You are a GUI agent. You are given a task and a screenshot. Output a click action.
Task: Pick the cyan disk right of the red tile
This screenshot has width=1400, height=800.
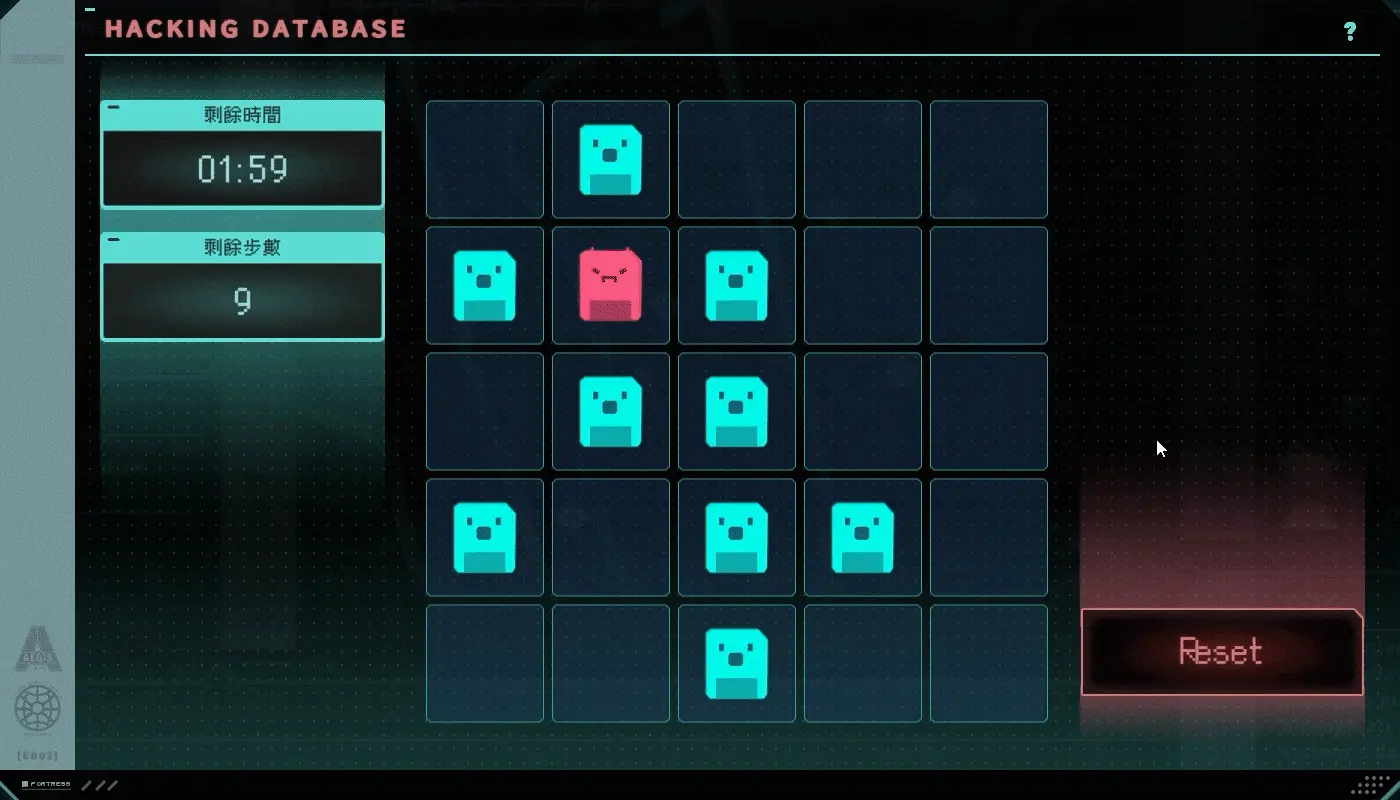point(736,285)
